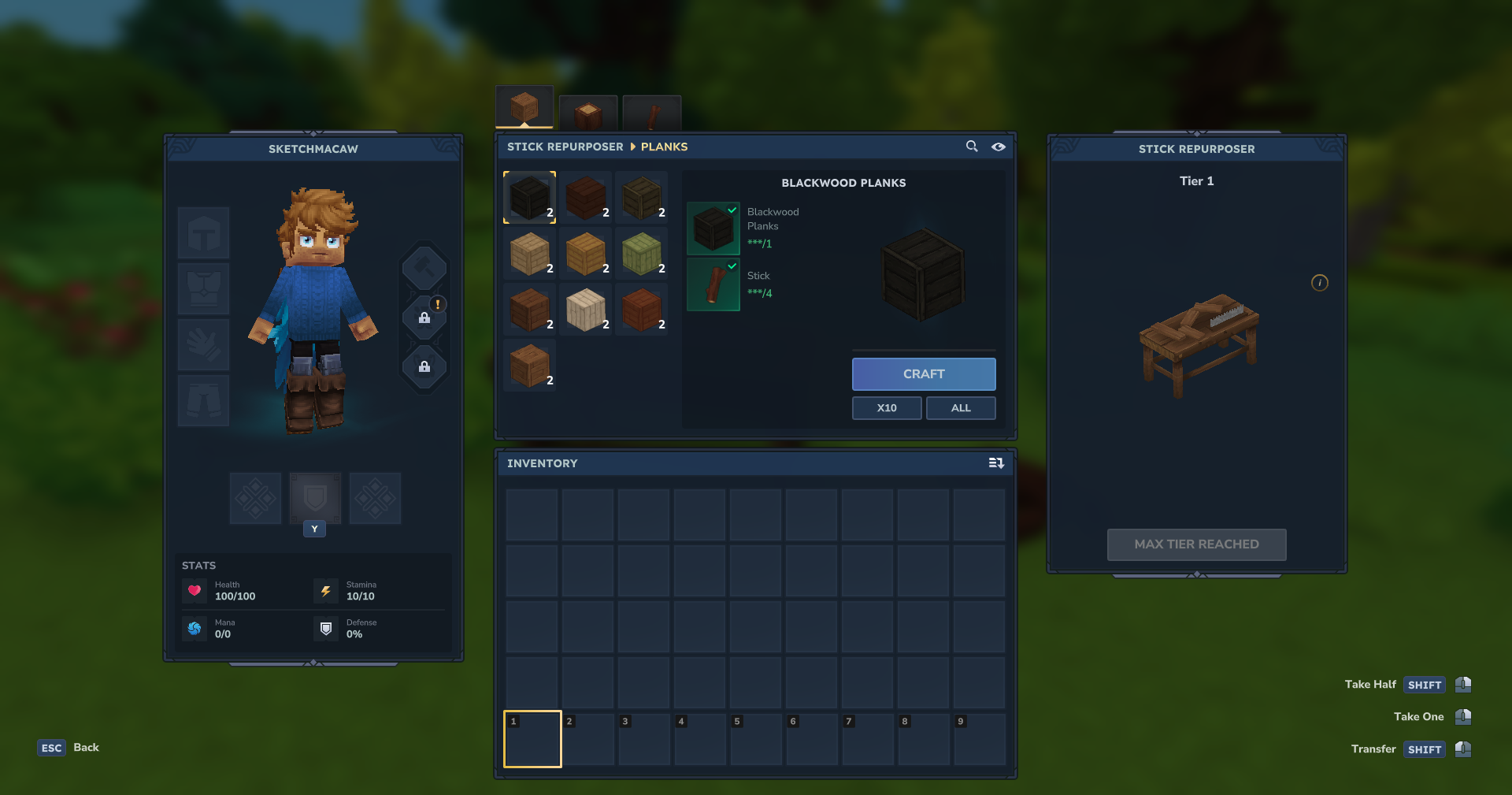The height and width of the screenshot is (795, 1512).
Task: Choose the green plank recipe
Action: (641, 253)
